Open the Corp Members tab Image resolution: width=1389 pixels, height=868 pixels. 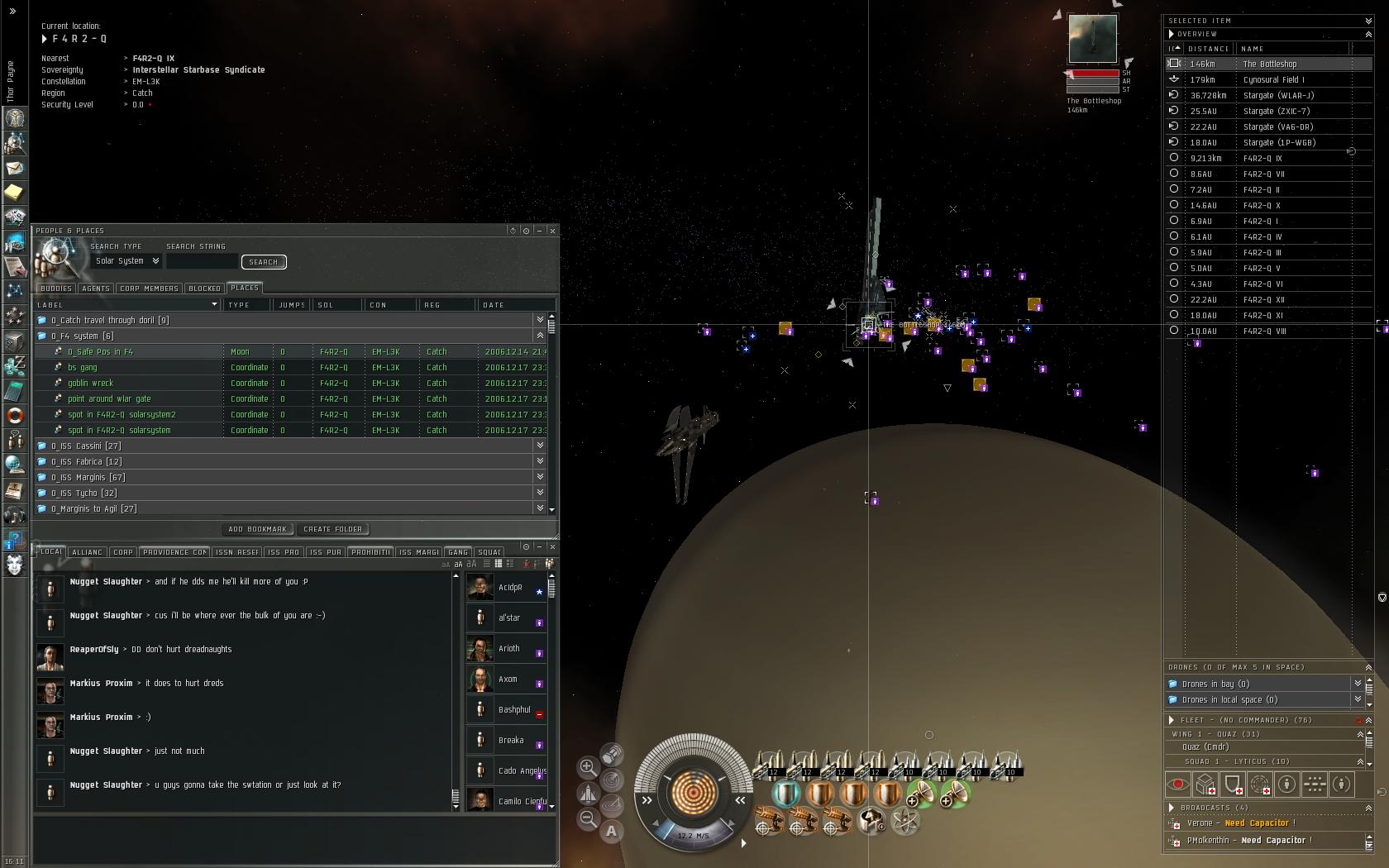149,289
